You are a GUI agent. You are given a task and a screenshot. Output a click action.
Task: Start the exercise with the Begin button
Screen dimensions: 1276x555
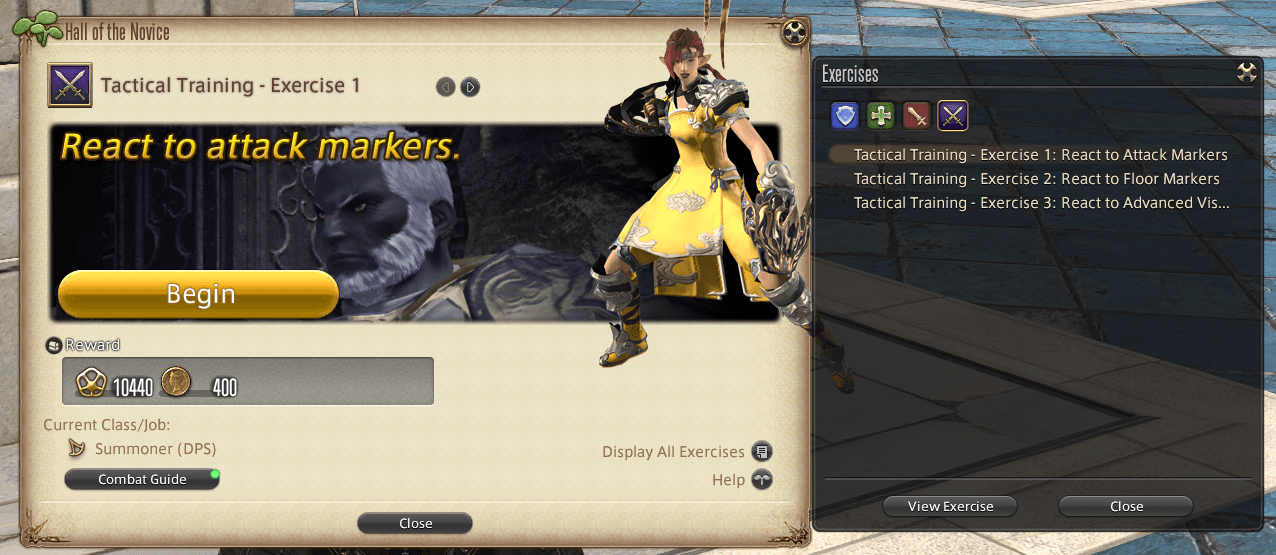pos(198,294)
